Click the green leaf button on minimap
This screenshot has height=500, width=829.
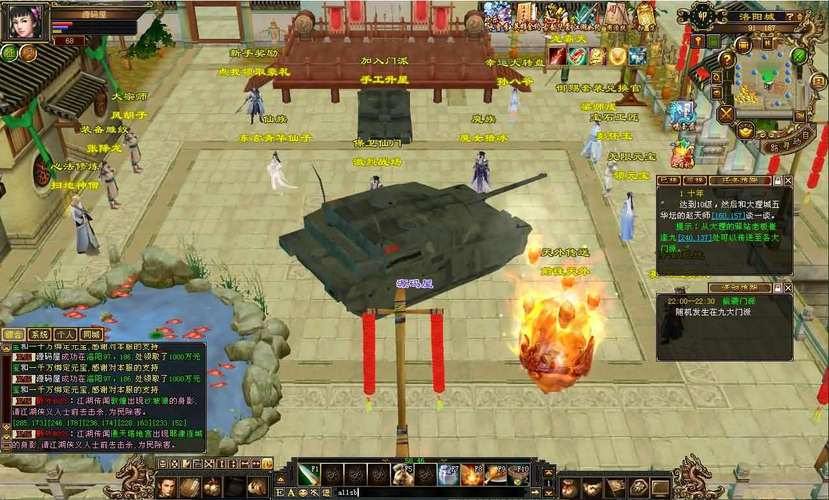click(x=798, y=56)
